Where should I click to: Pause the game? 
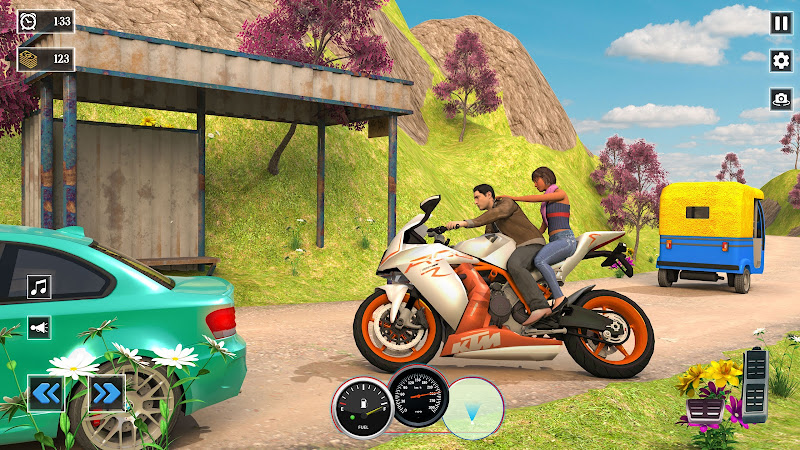point(781,23)
